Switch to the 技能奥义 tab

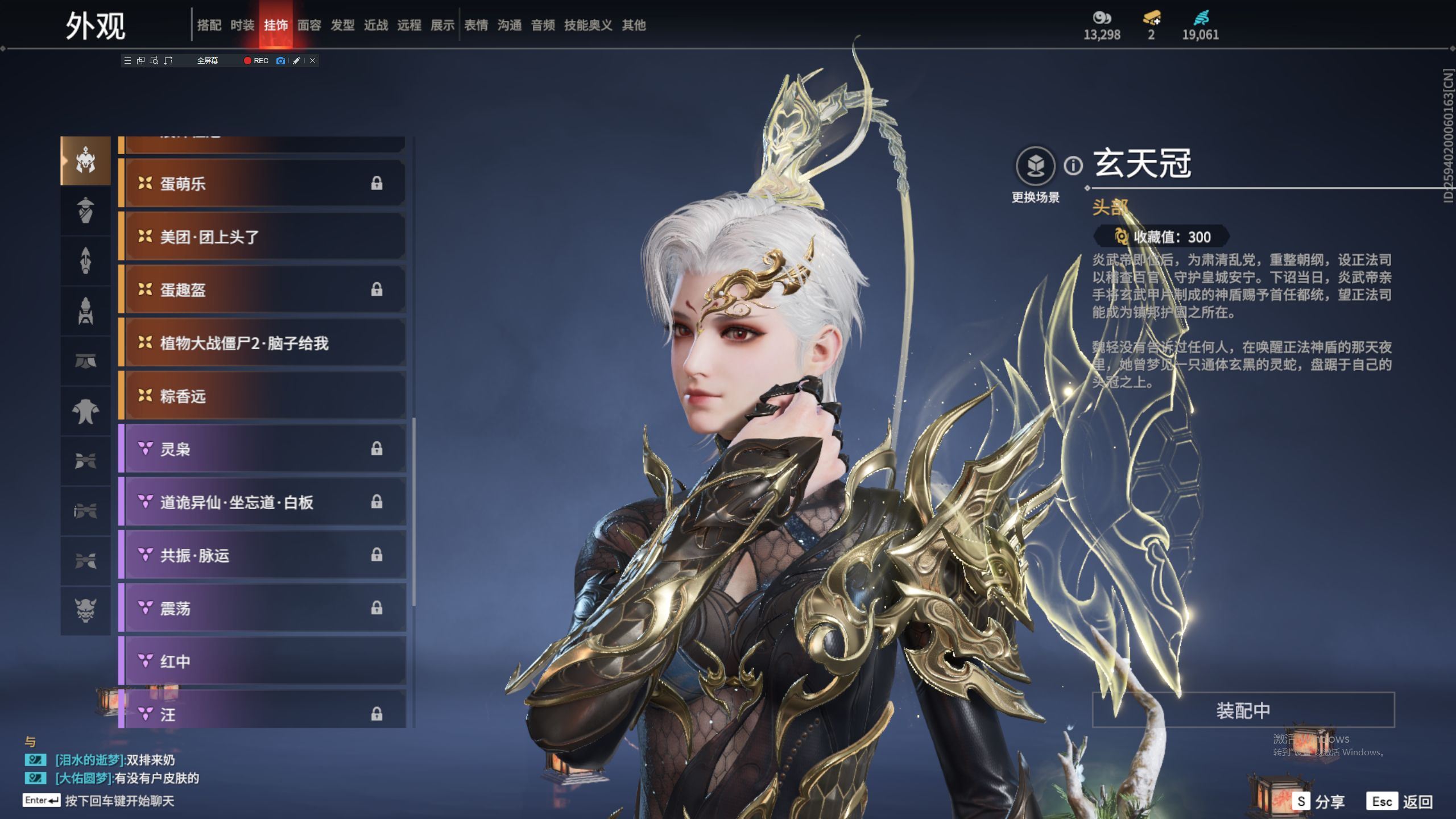tap(588, 25)
